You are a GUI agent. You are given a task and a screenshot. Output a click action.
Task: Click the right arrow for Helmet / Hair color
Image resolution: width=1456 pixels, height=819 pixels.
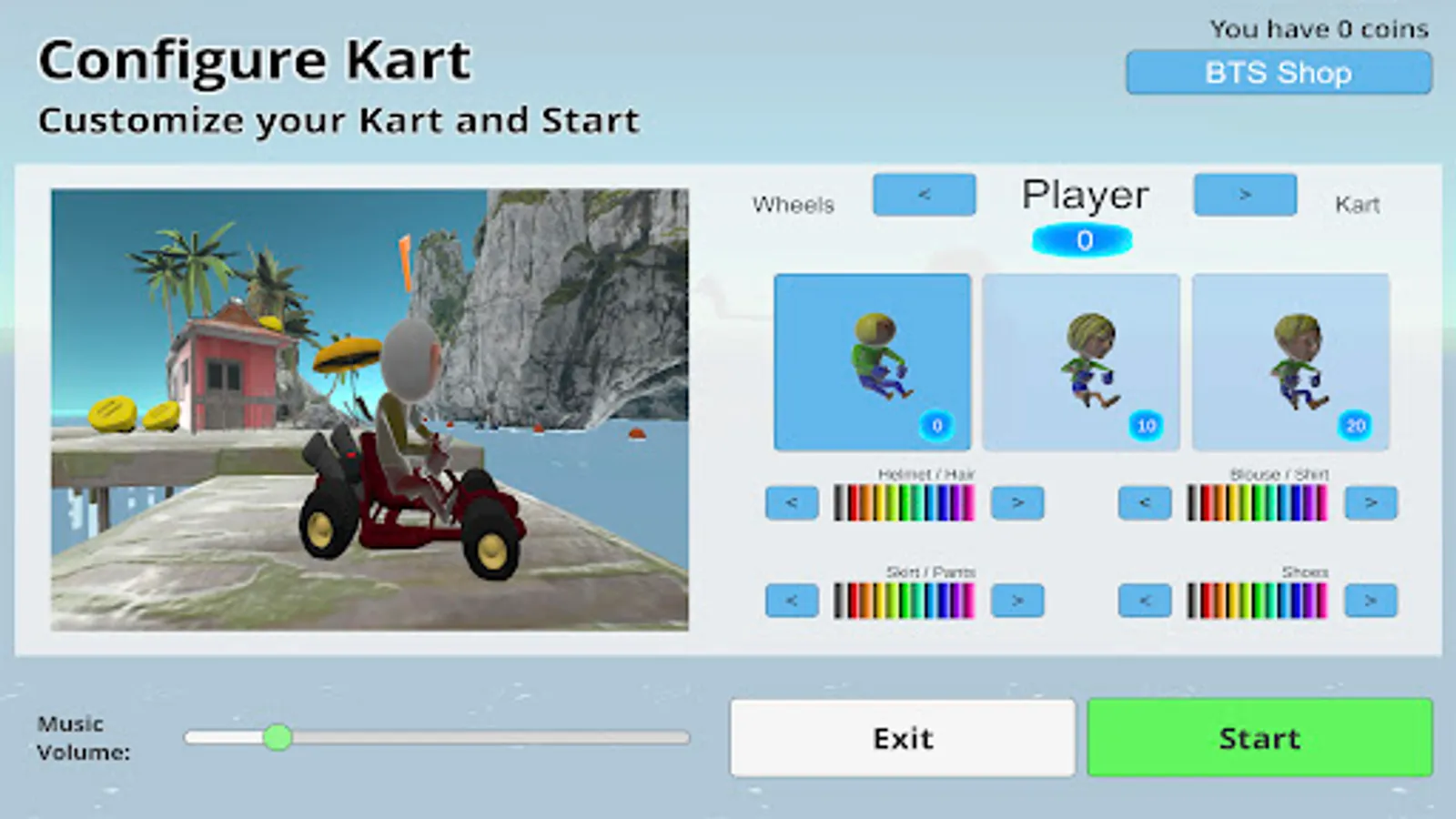[1017, 502]
